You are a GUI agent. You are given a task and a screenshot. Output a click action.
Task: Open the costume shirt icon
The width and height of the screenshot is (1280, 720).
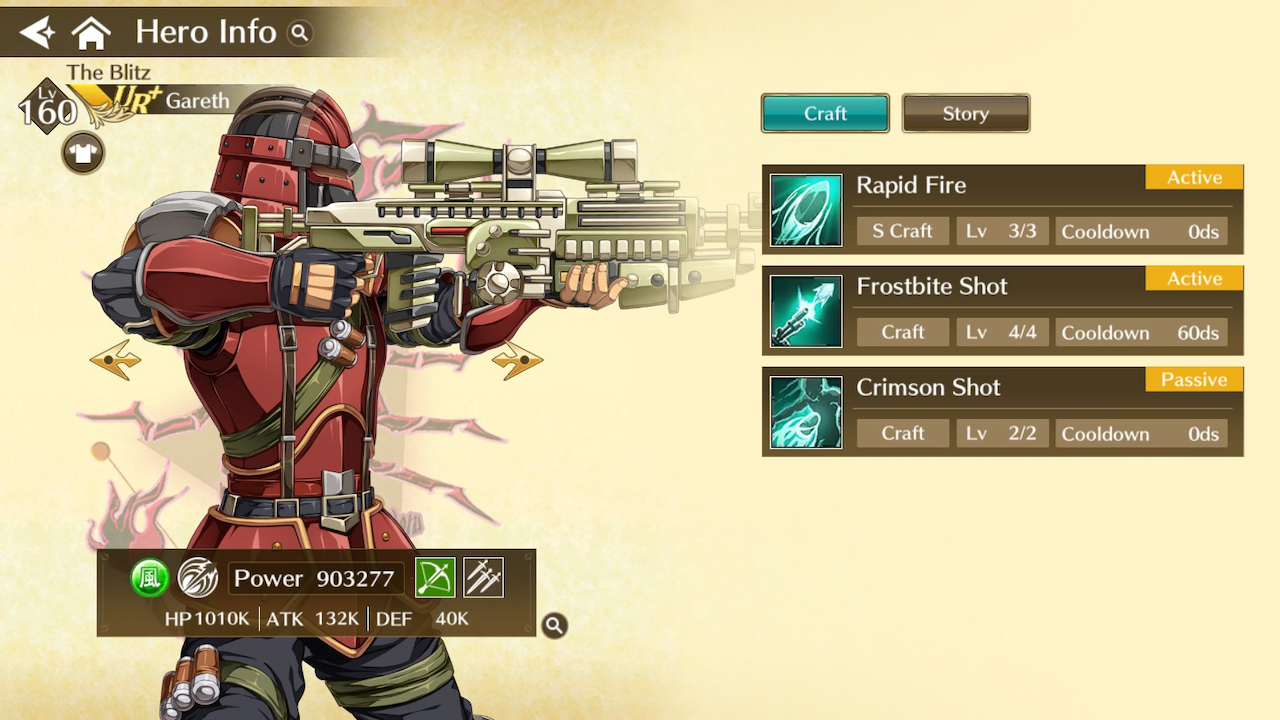pyautogui.click(x=83, y=153)
